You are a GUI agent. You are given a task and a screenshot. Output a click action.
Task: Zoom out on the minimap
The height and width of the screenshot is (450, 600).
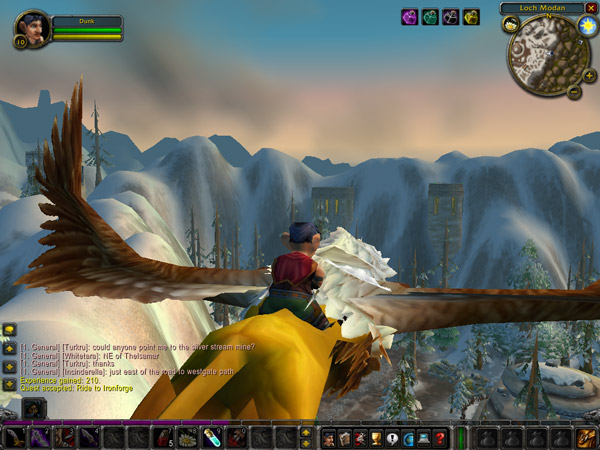click(x=574, y=91)
